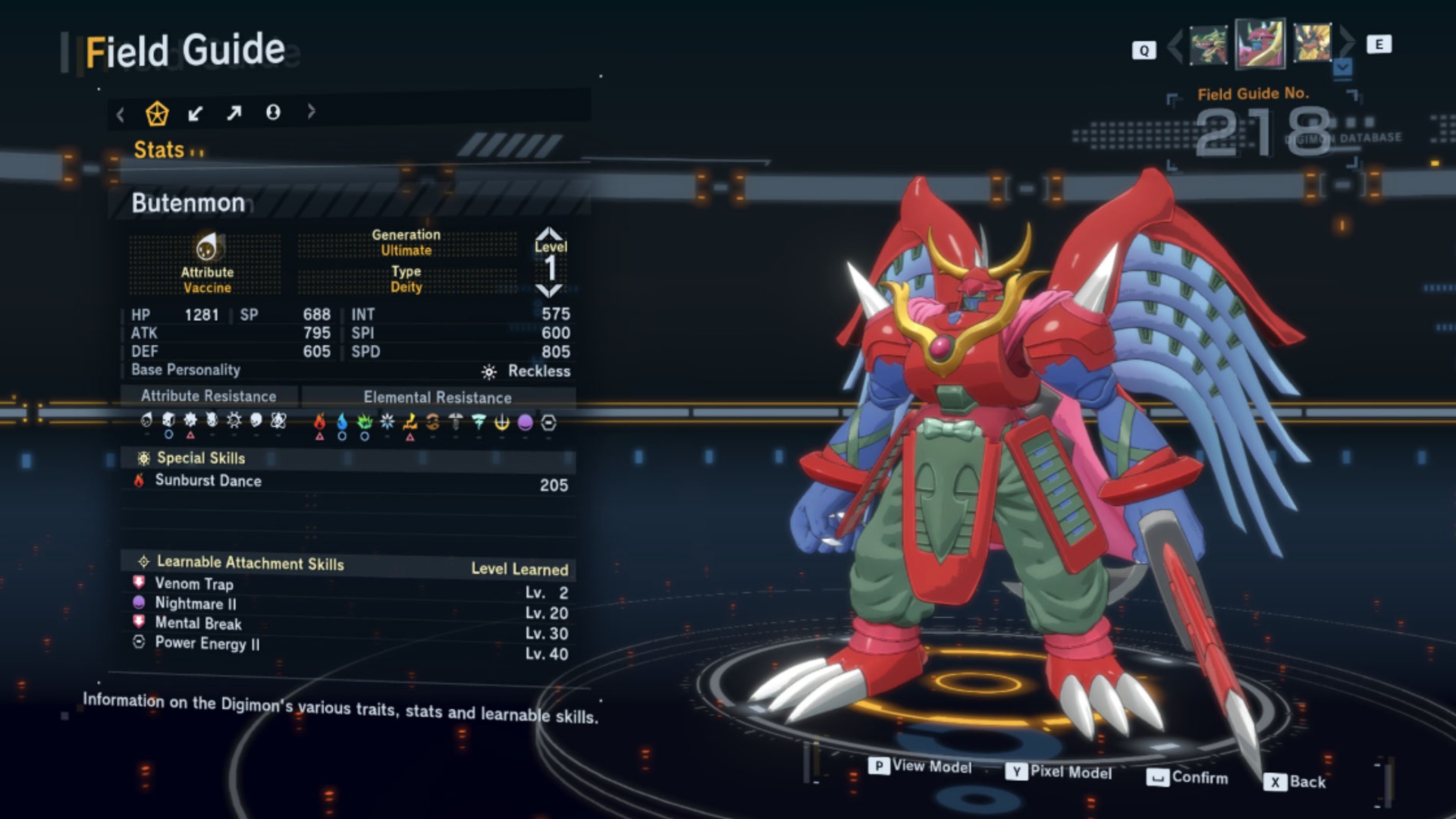Viewport: 1456px width, 819px height.
Task: Choose the Nightmare II skill row
Action: pos(196,604)
